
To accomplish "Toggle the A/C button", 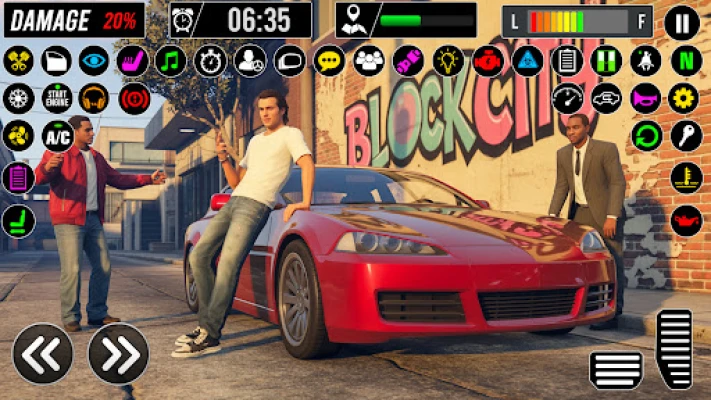I will pos(56,136).
